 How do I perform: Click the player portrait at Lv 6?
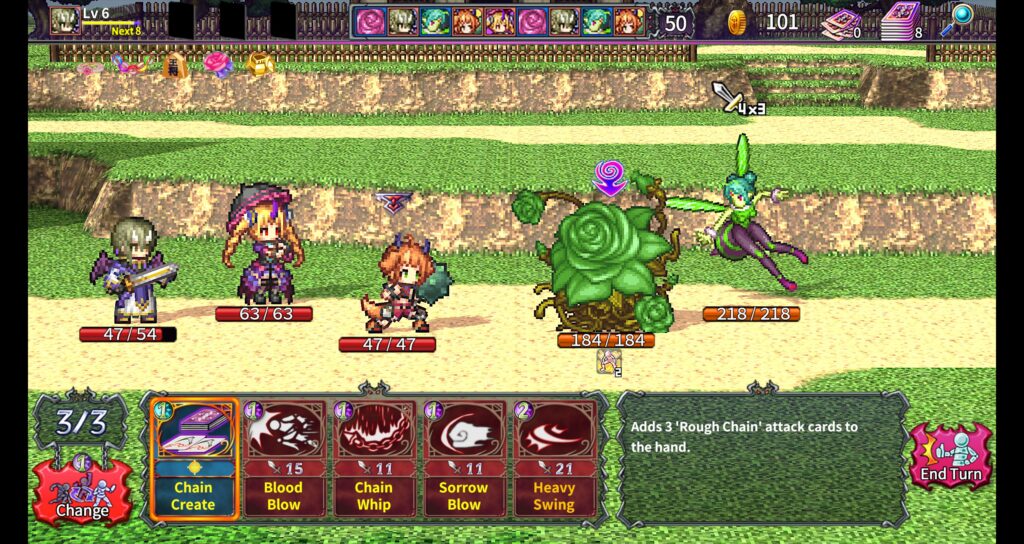[x=66, y=19]
